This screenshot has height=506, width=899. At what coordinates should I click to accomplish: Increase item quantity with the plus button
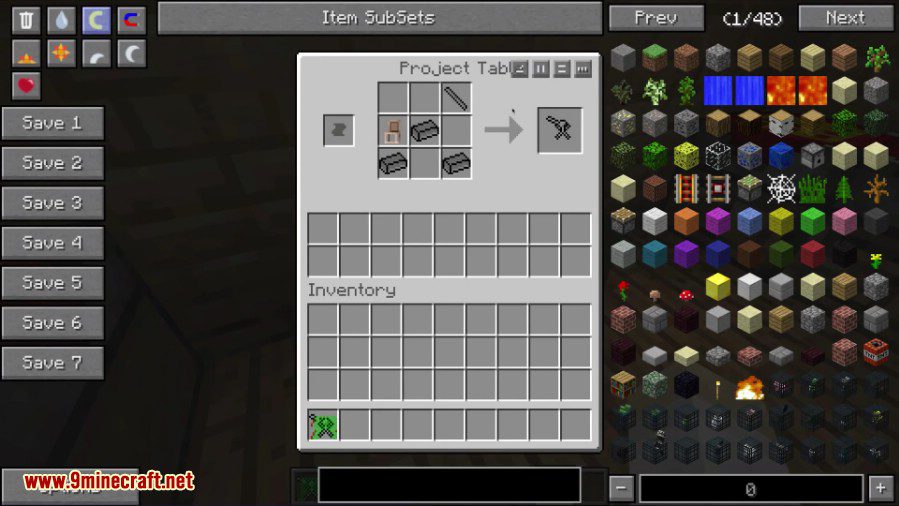click(880, 488)
